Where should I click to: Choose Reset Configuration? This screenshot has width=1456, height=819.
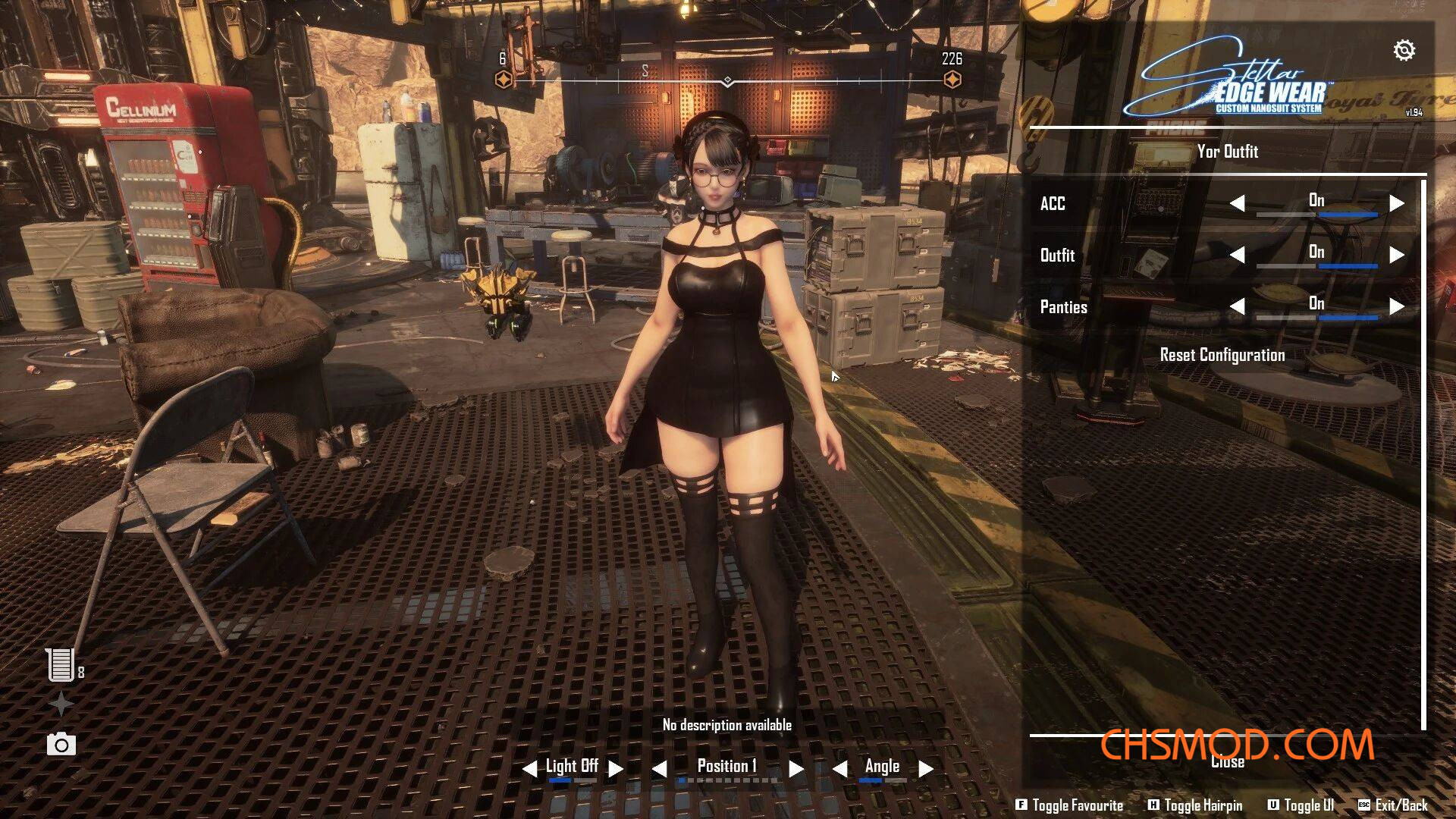pyautogui.click(x=1222, y=355)
